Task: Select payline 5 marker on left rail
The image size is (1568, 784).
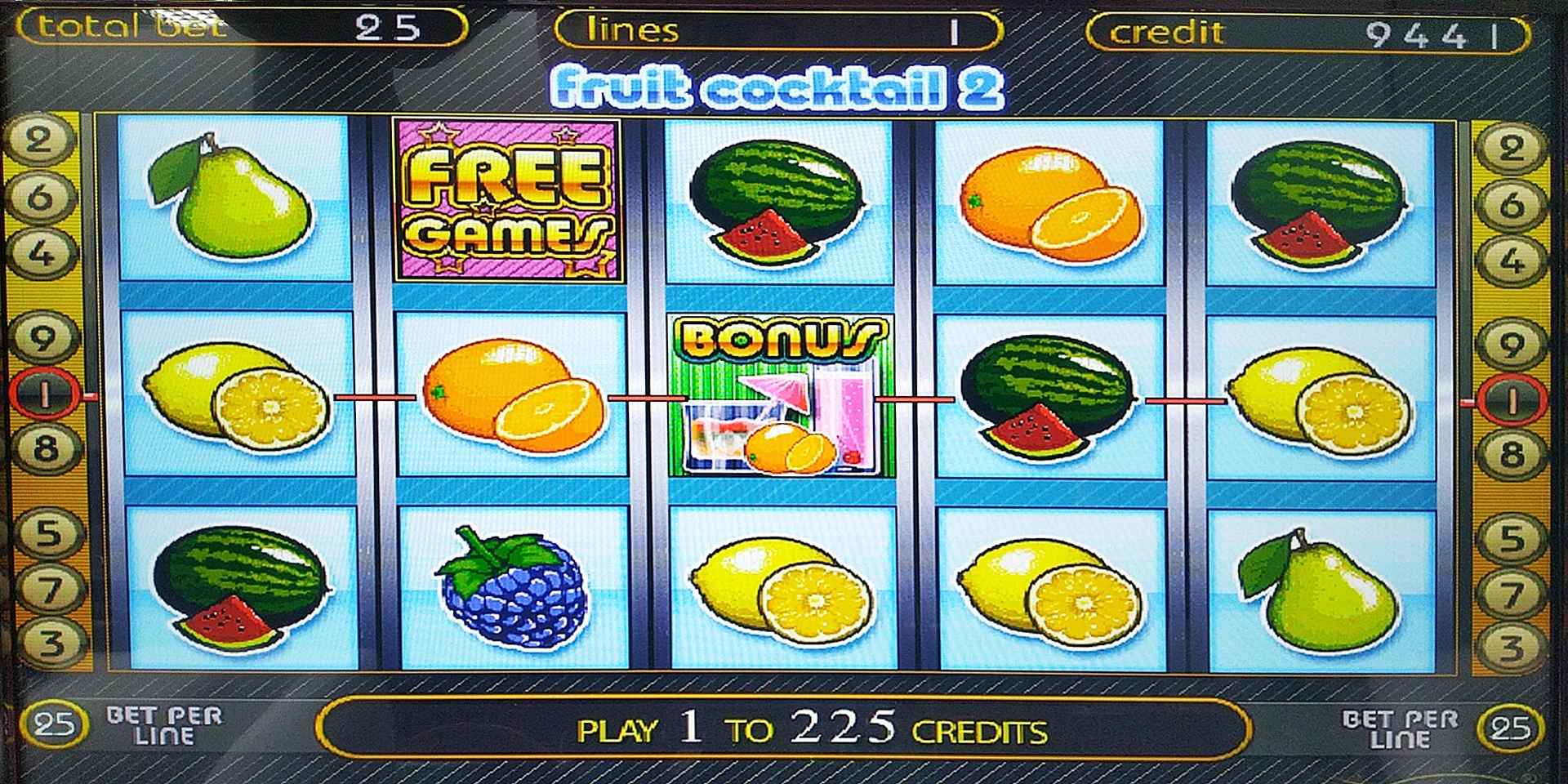Action: click(x=48, y=534)
